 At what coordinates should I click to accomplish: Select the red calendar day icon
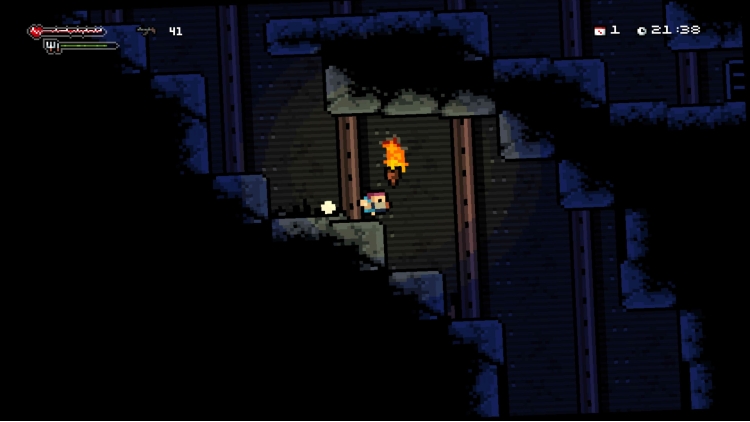pyautogui.click(x=599, y=31)
